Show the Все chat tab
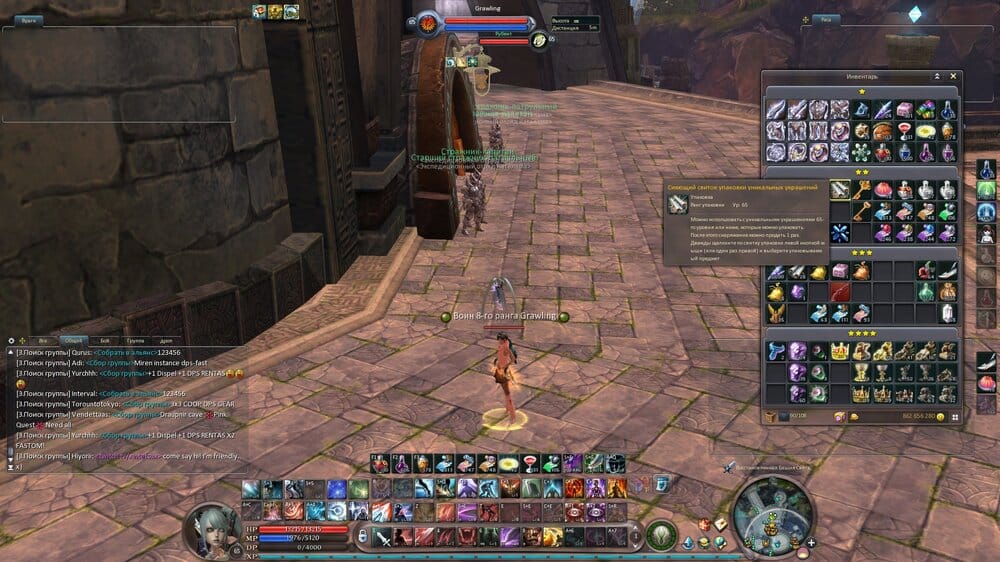This screenshot has width=1000, height=562. pos(42,340)
